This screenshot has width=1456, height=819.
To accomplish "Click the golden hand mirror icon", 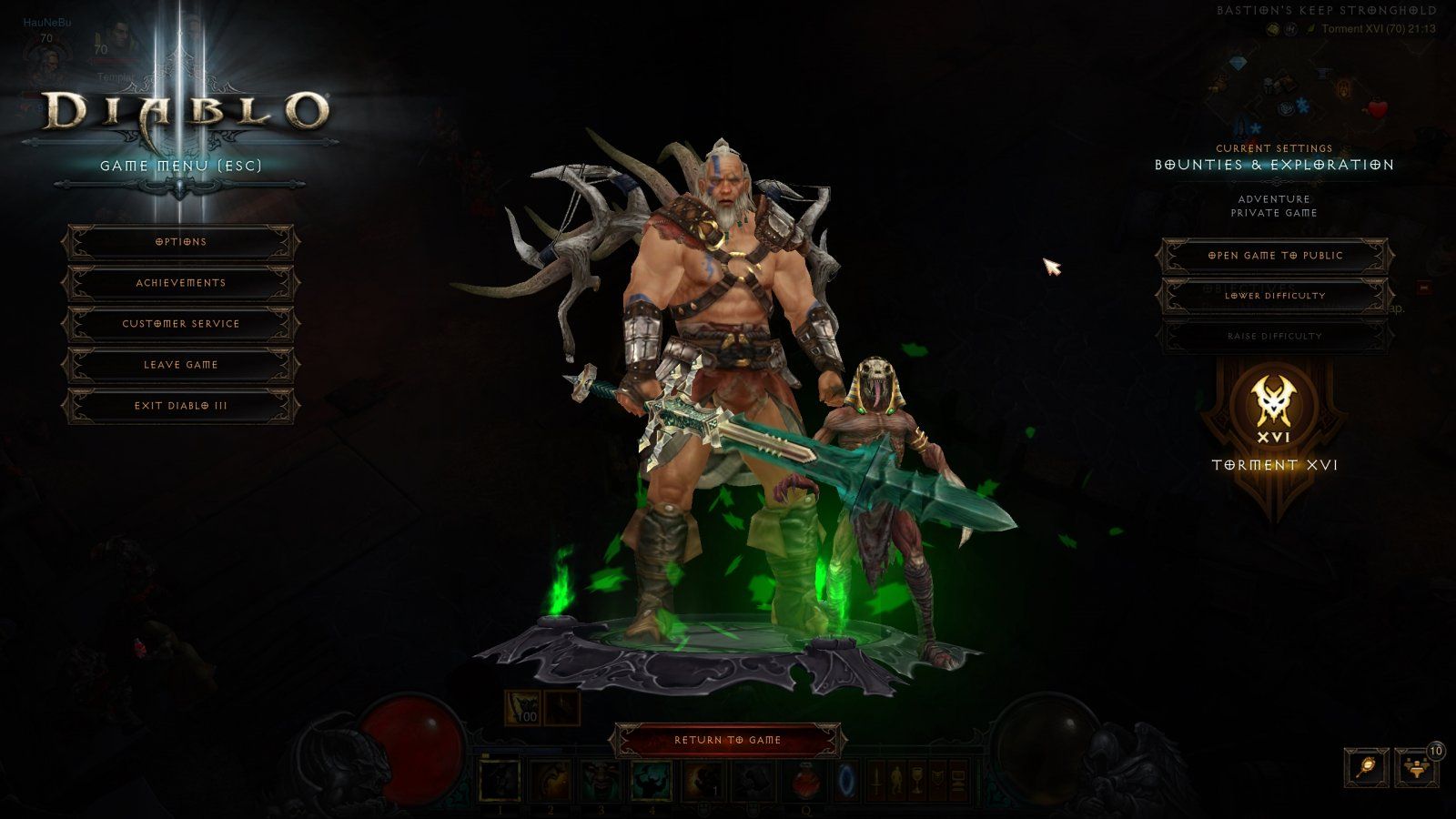I will (x=1366, y=766).
